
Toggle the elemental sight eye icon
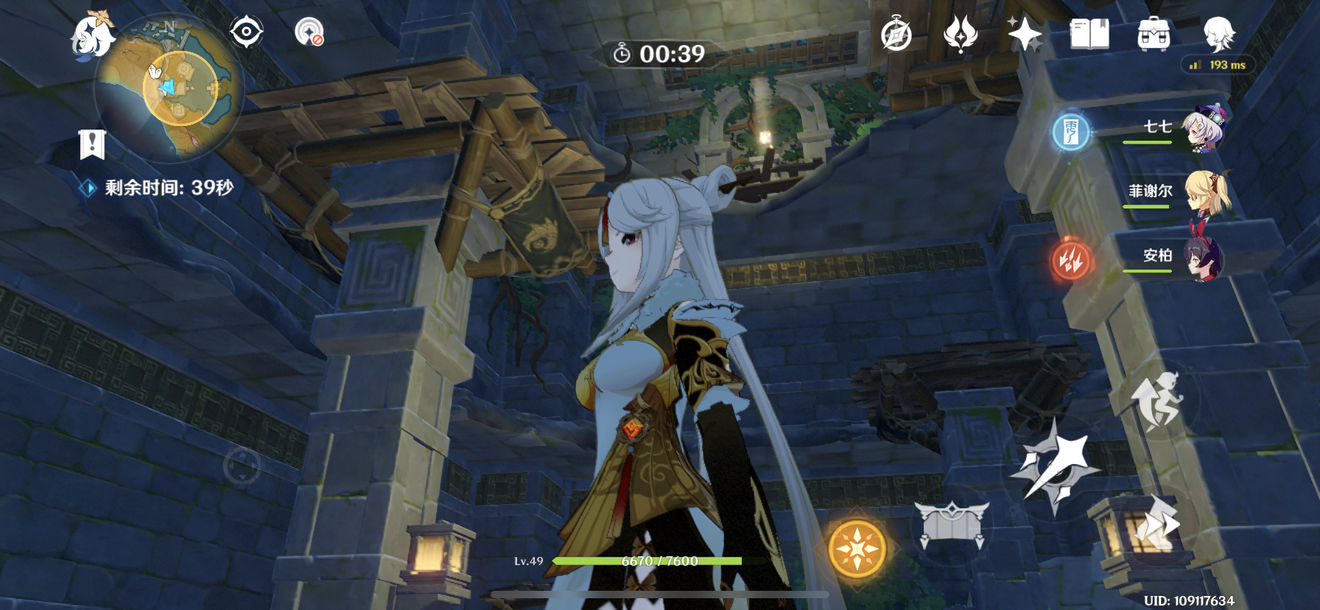click(246, 32)
